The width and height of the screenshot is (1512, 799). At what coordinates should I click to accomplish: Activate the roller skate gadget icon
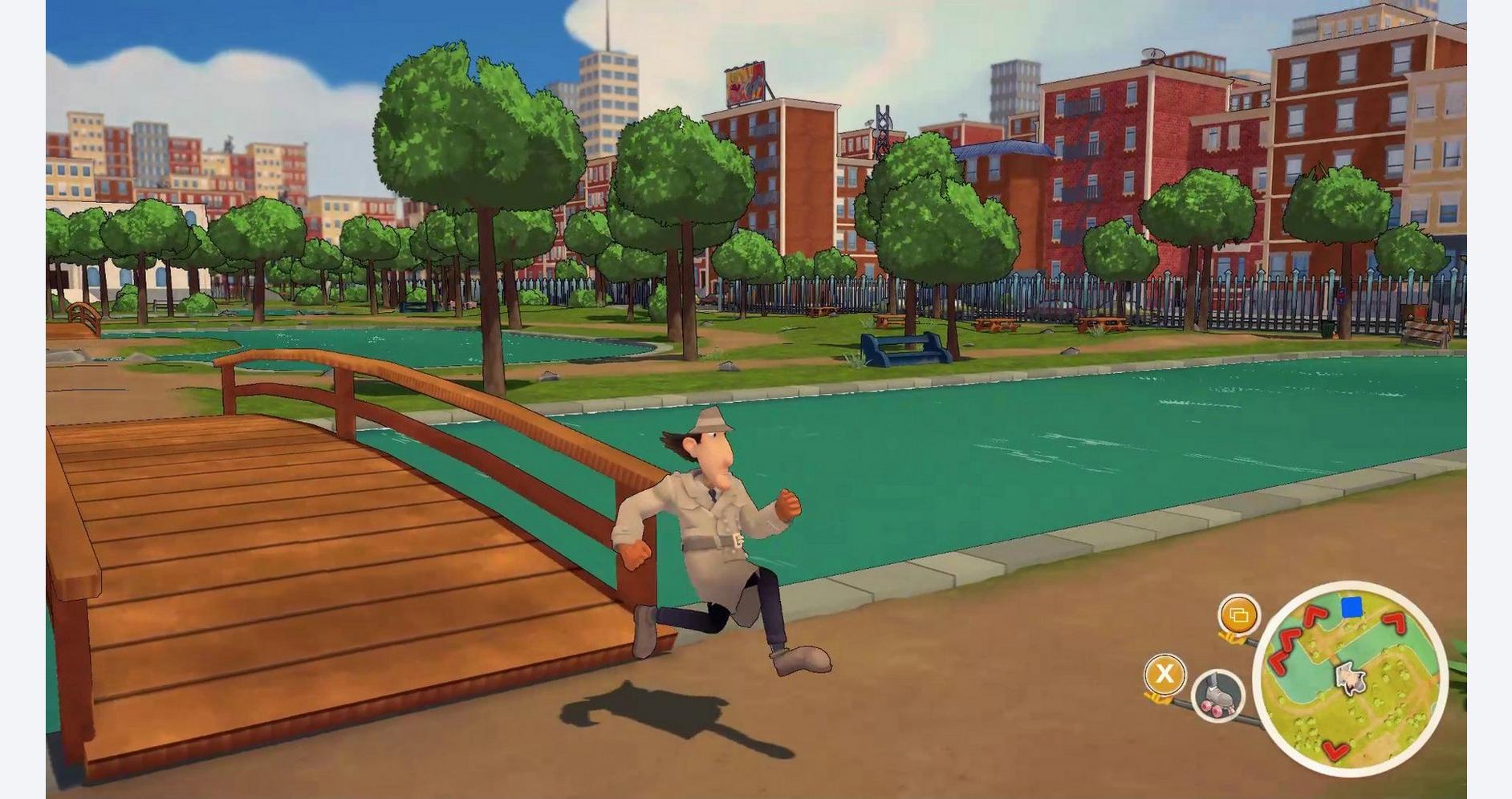click(x=1217, y=695)
